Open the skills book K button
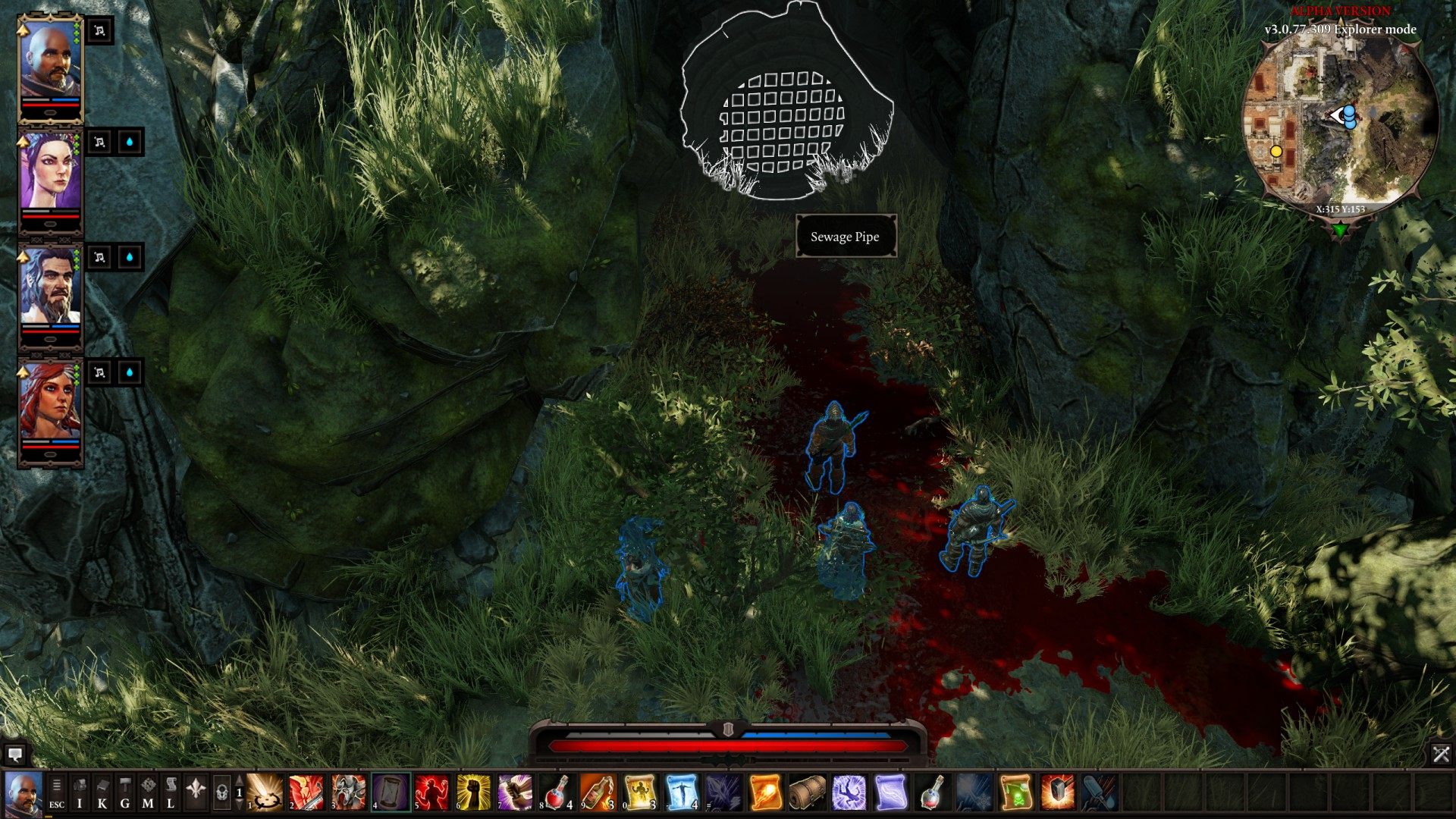This screenshot has height=819, width=1456. pos(102,792)
